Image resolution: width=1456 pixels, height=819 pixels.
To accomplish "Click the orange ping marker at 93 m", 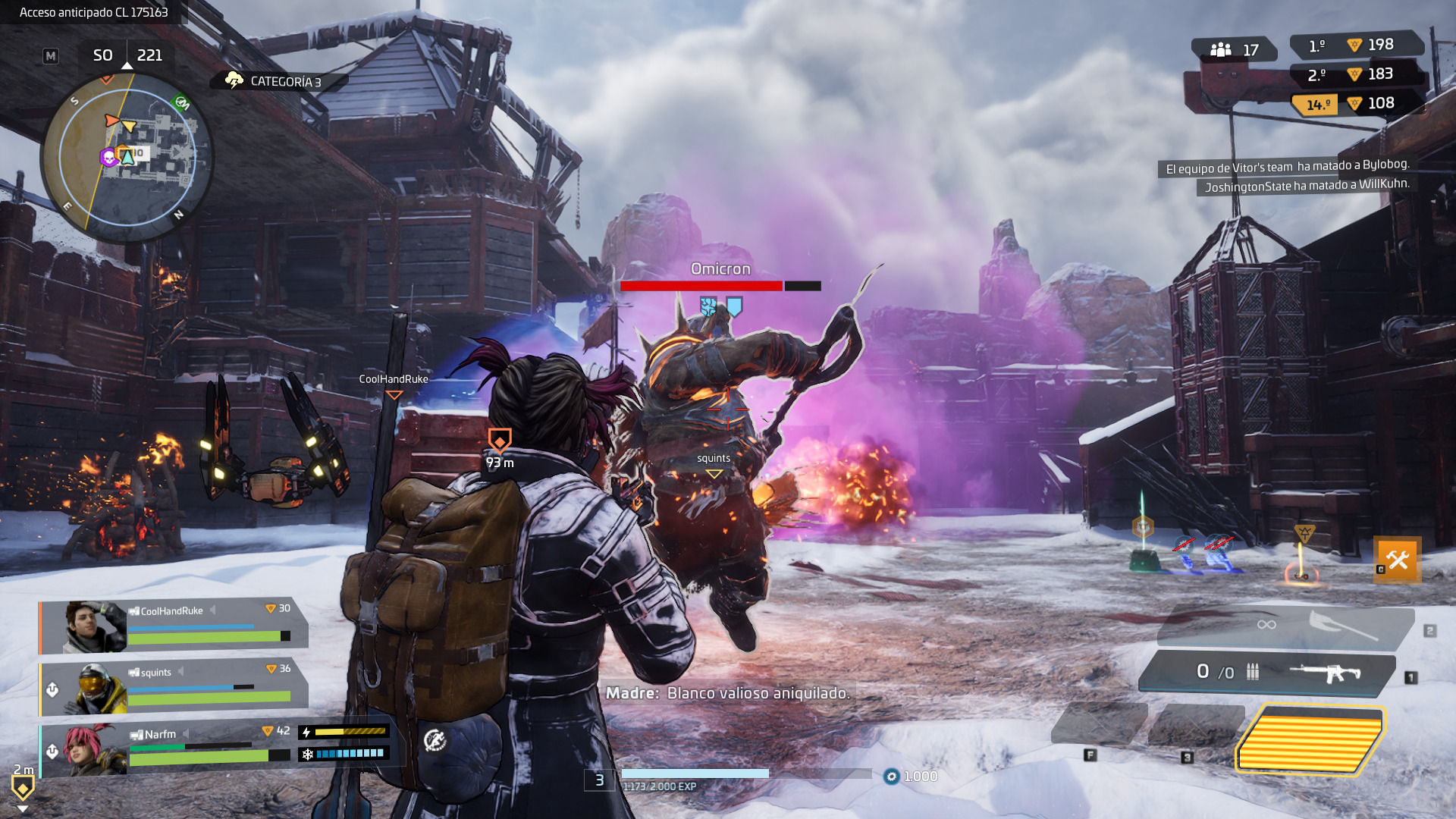I will [499, 440].
